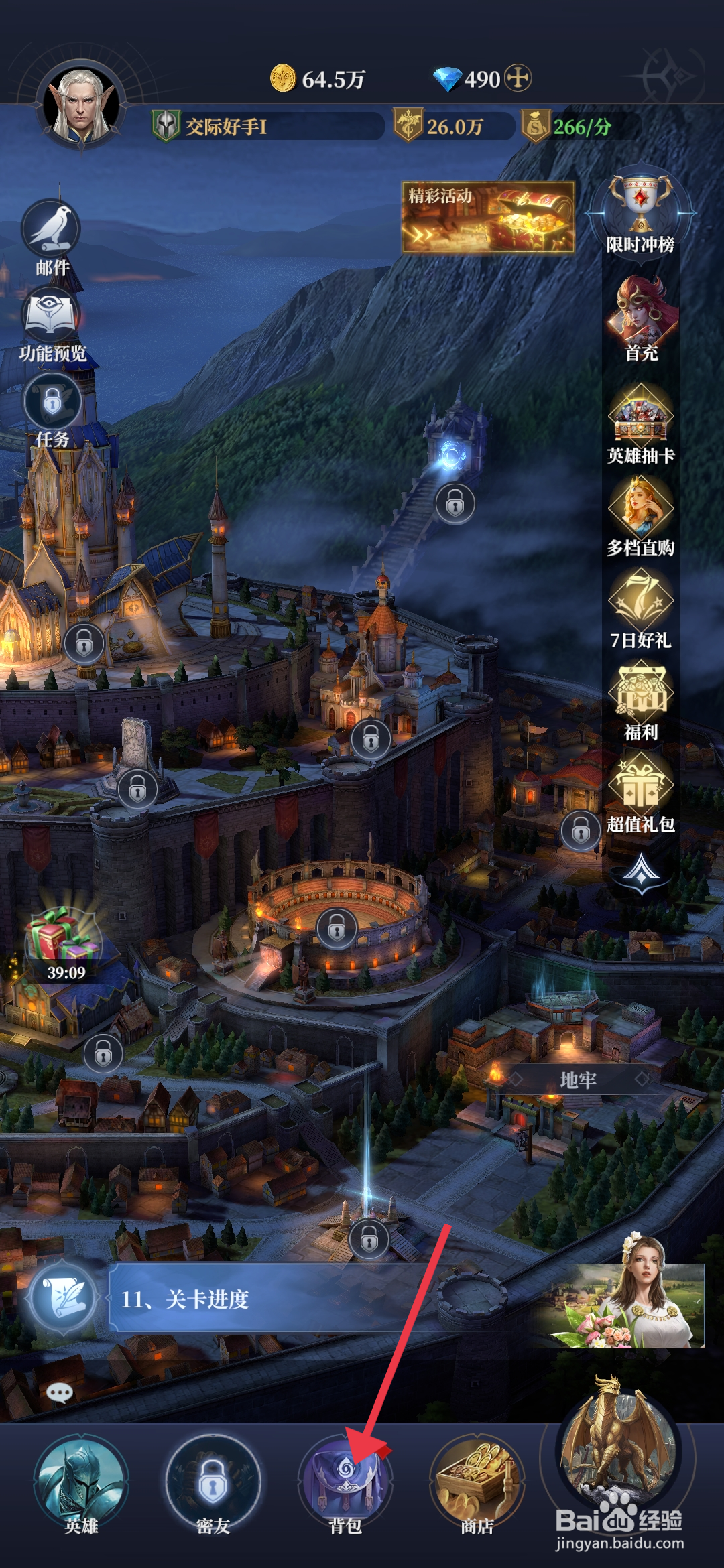Open the 精彩活动 events banner

(x=488, y=217)
